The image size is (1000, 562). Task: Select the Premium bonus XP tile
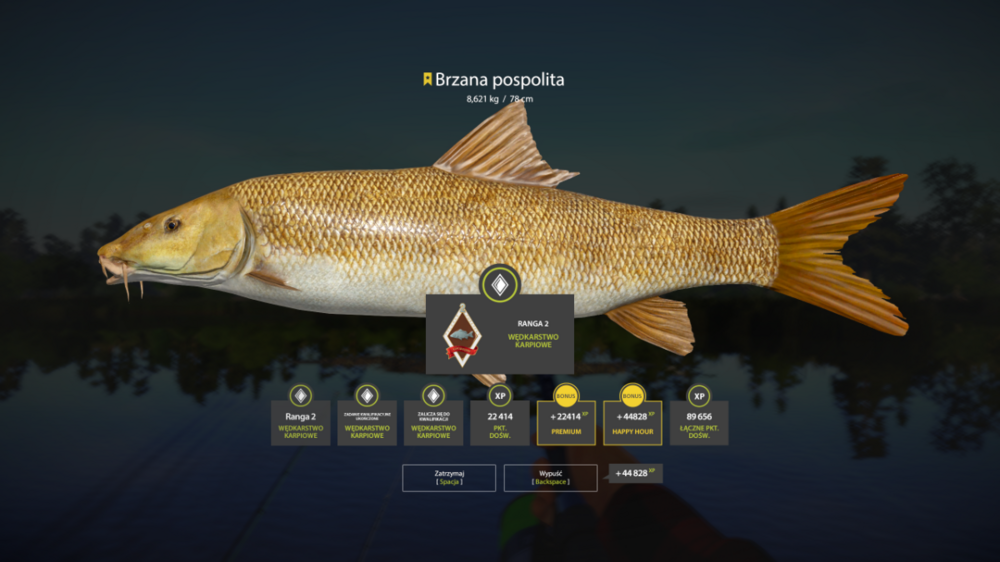566,422
